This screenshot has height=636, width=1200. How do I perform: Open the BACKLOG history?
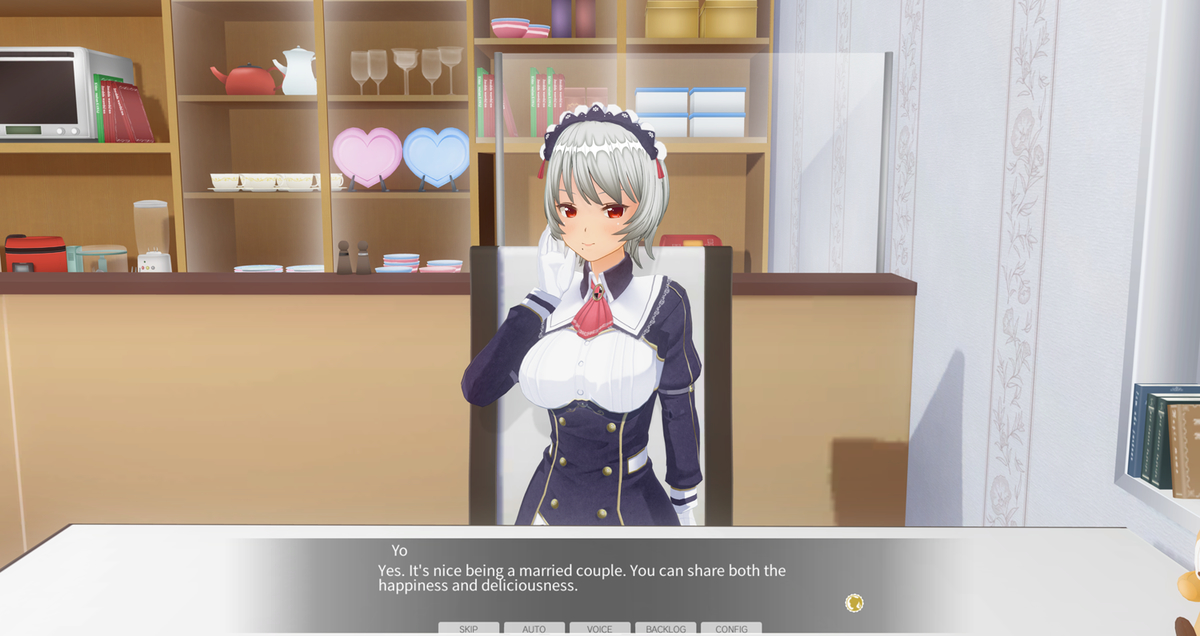point(665,629)
